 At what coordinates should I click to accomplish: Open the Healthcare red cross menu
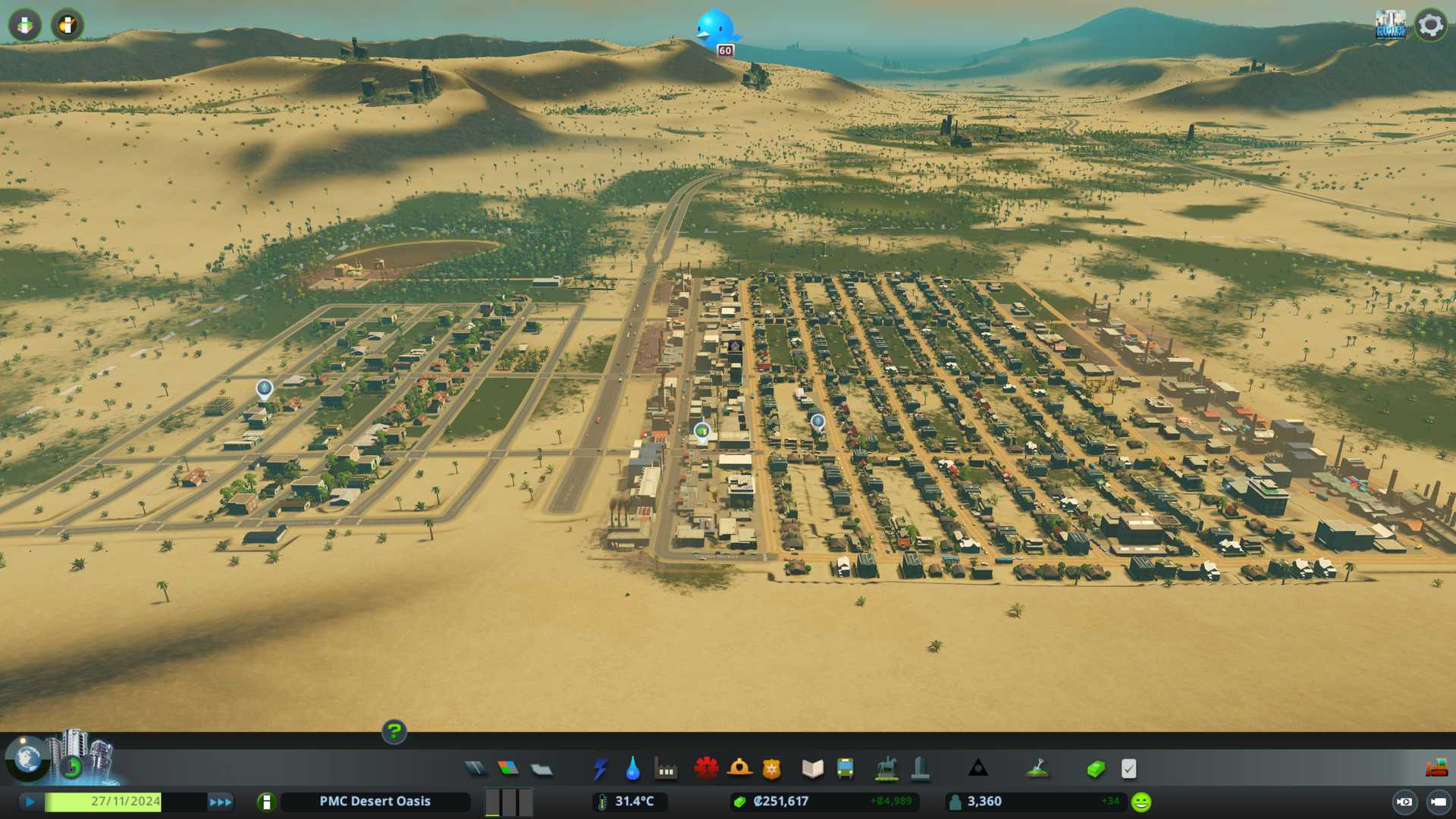pyautogui.click(x=706, y=769)
